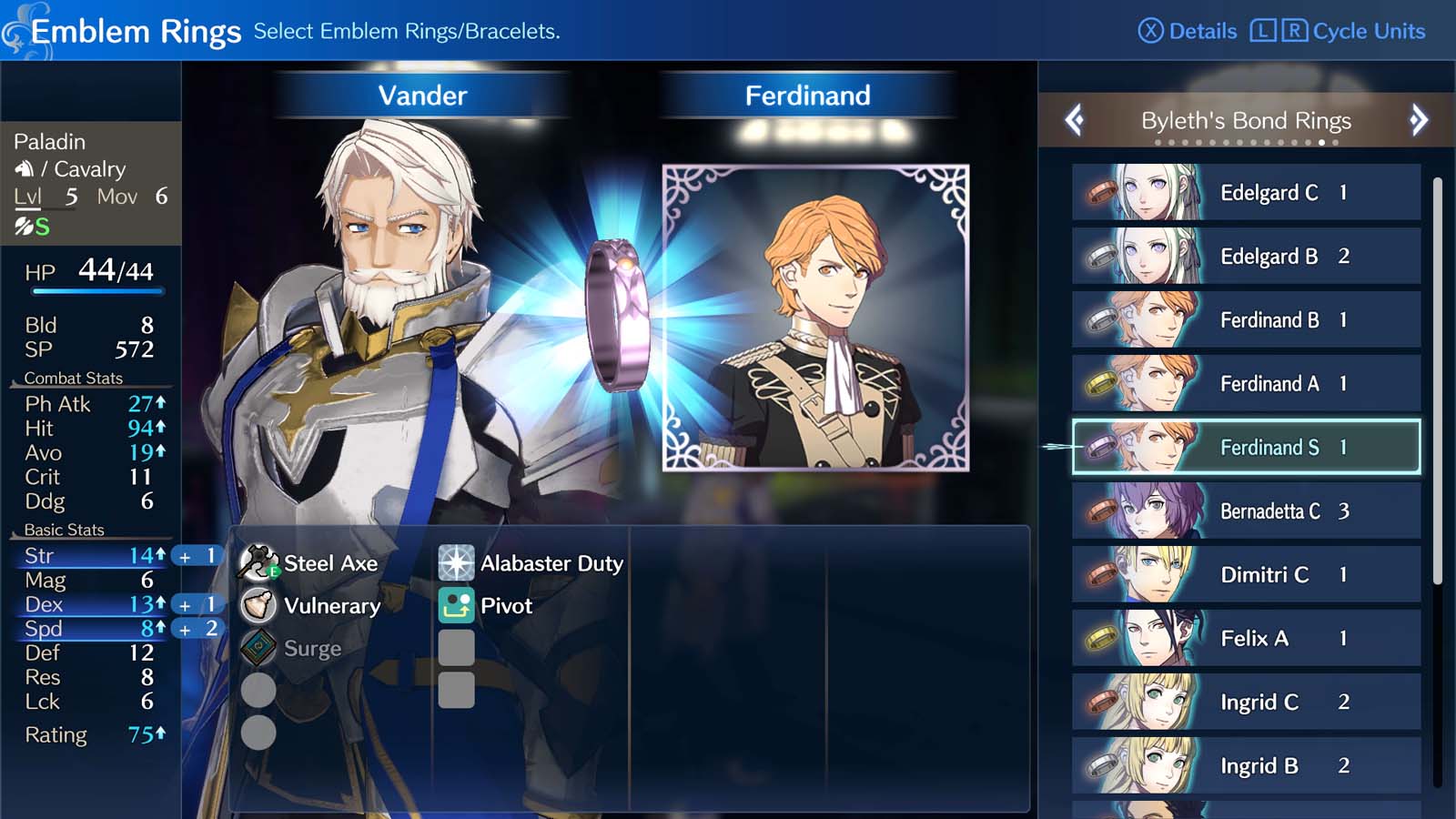This screenshot has width=1456, height=819.
Task: Switch to the Ferdinand emblem header
Action: (x=806, y=94)
